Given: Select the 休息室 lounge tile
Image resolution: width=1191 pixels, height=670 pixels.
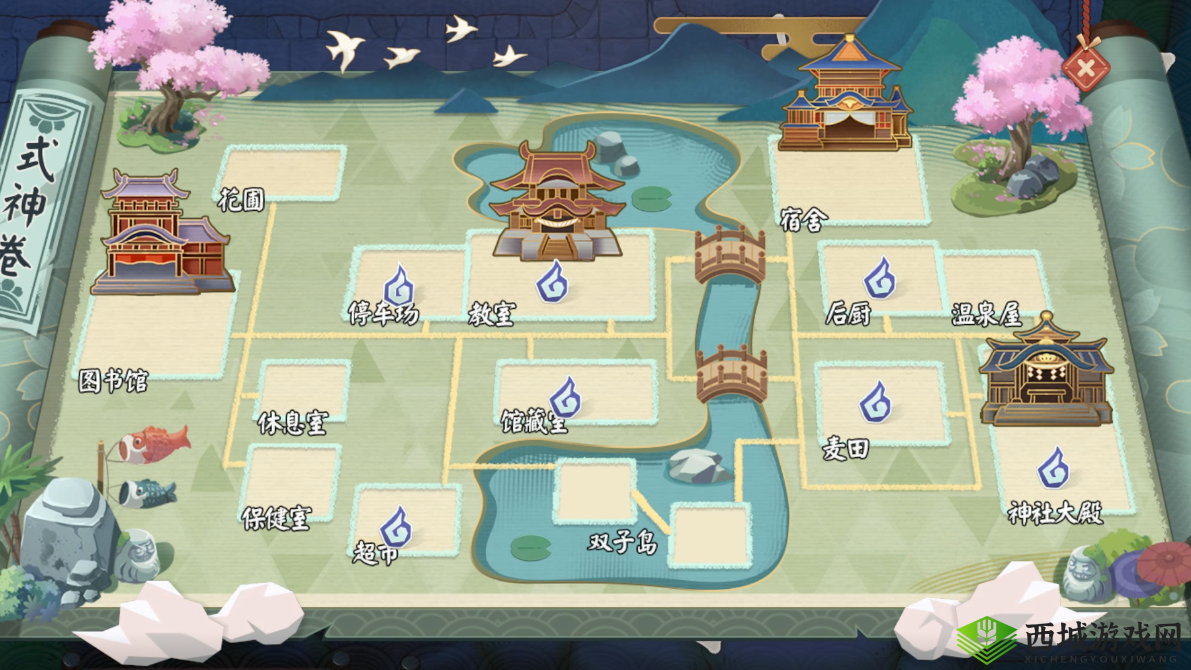Looking at the screenshot, I should (x=303, y=392).
